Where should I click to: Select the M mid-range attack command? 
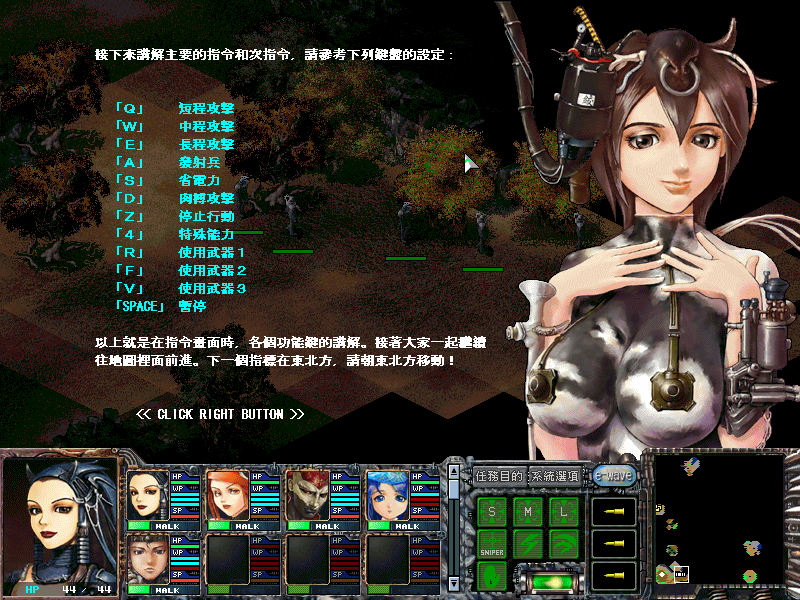pyautogui.click(x=528, y=512)
